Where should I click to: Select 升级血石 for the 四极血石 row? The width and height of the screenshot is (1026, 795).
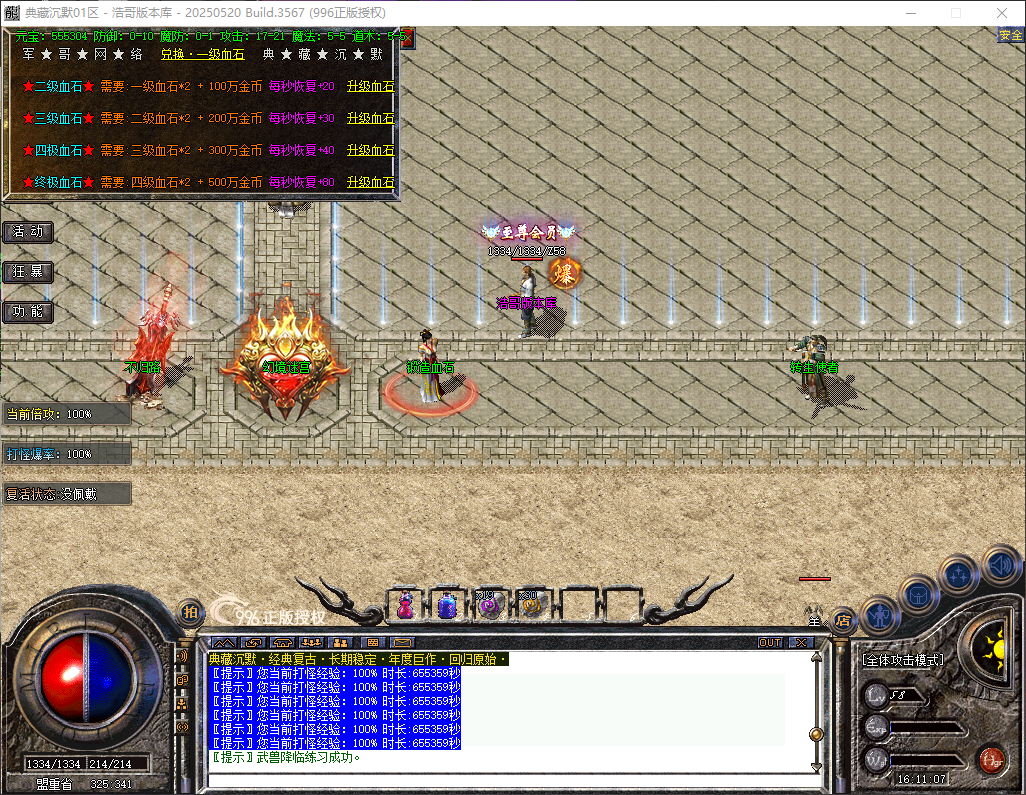(x=370, y=151)
